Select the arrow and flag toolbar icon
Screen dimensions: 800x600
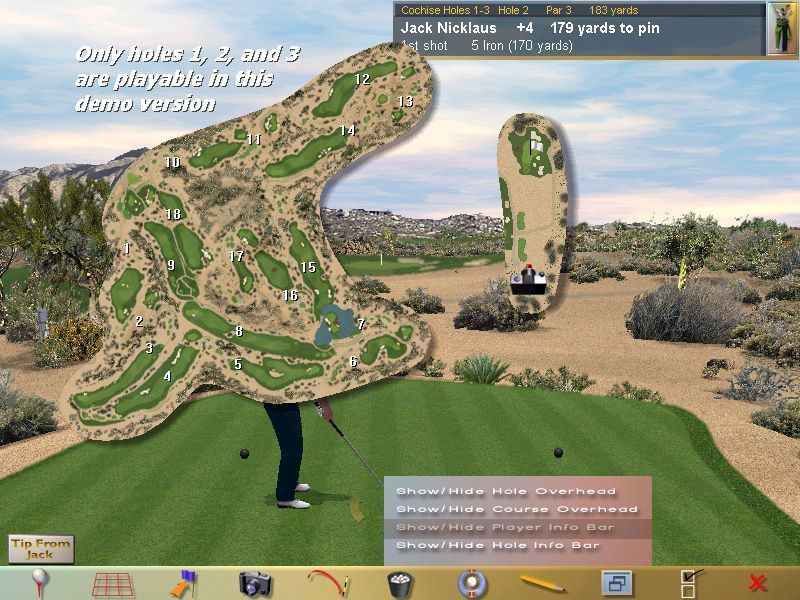tap(183, 583)
